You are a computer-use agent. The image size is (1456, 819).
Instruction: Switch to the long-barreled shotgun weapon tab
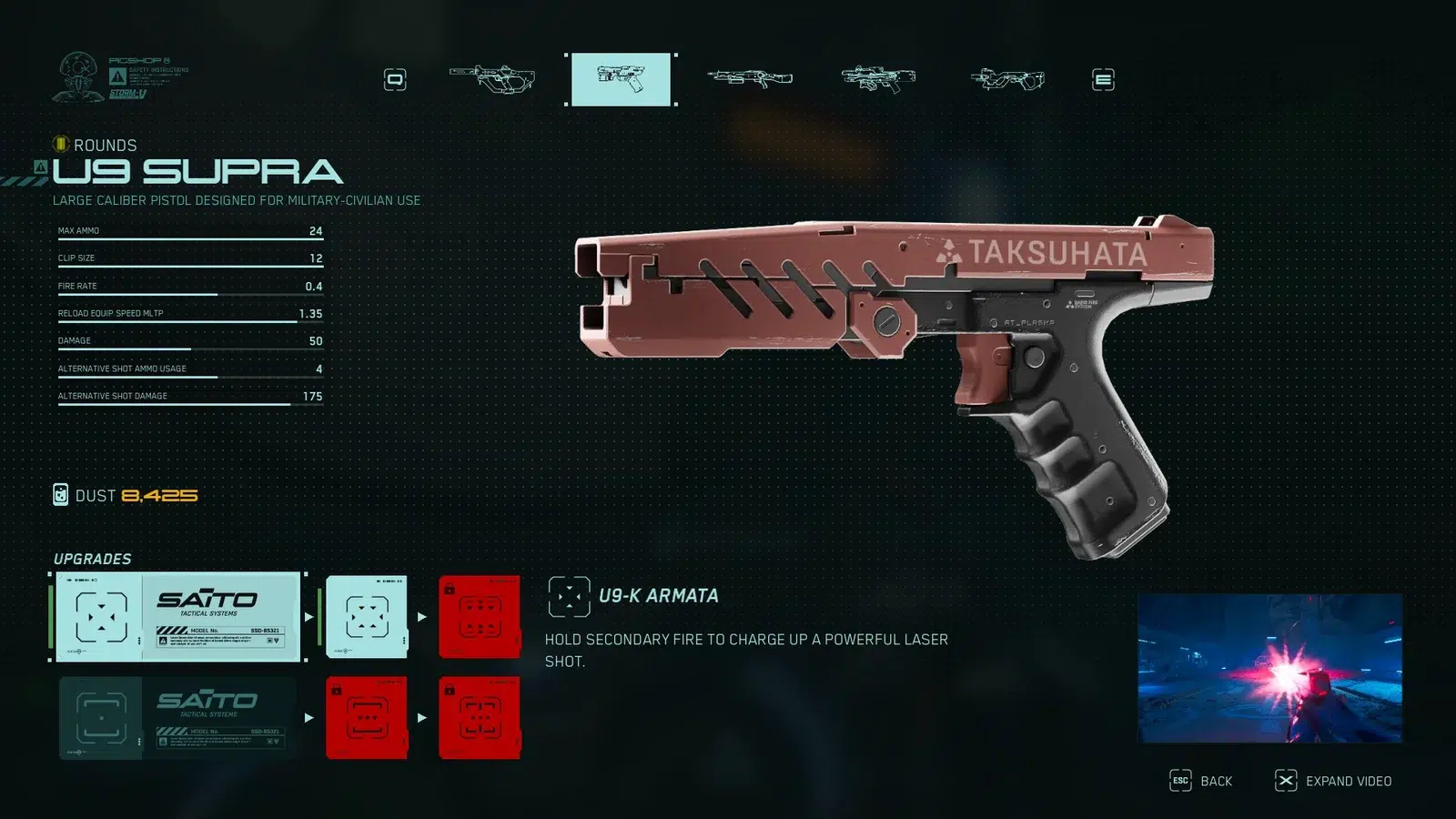[x=750, y=79]
